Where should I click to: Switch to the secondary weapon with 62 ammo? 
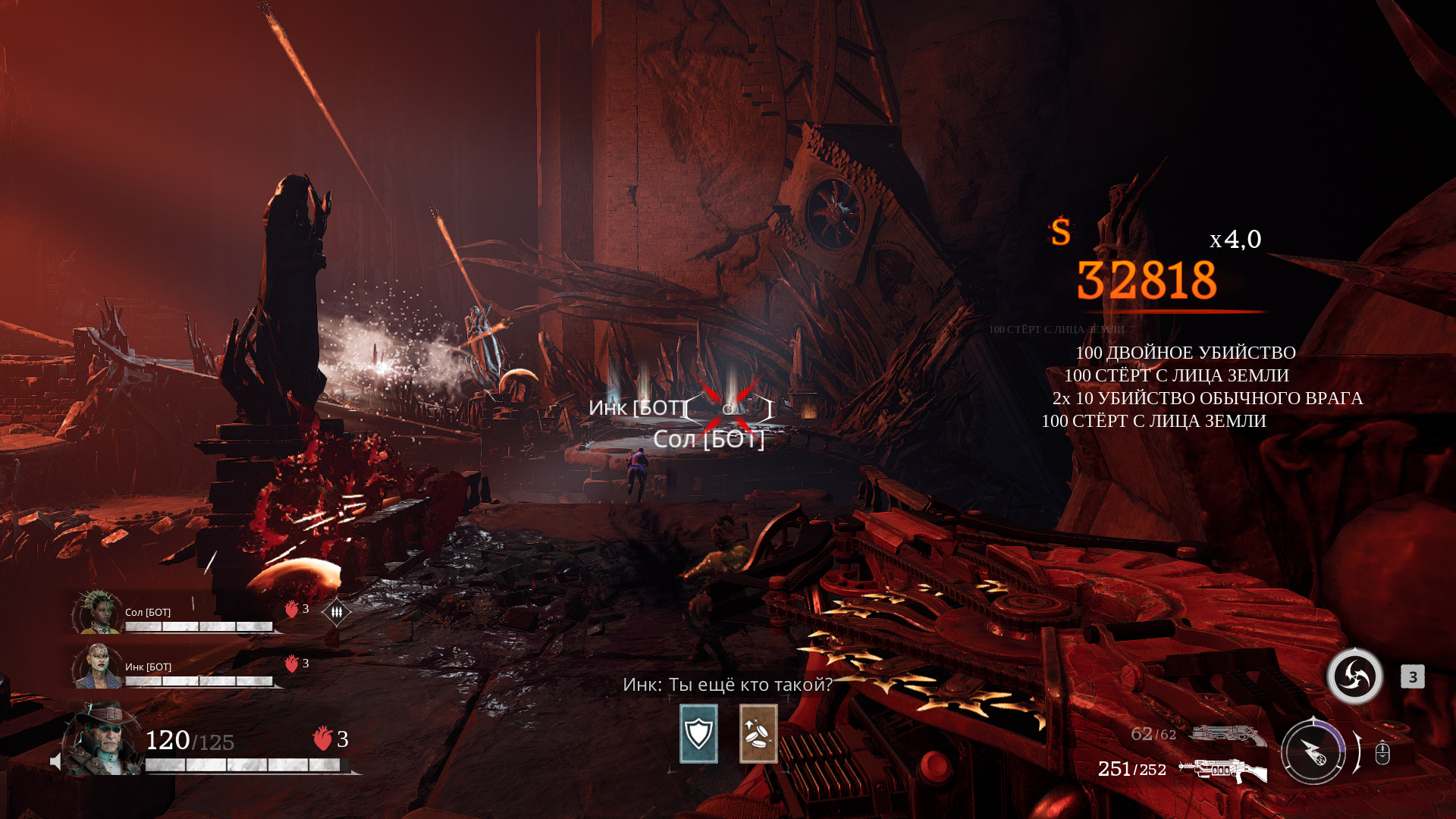(x=1227, y=735)
